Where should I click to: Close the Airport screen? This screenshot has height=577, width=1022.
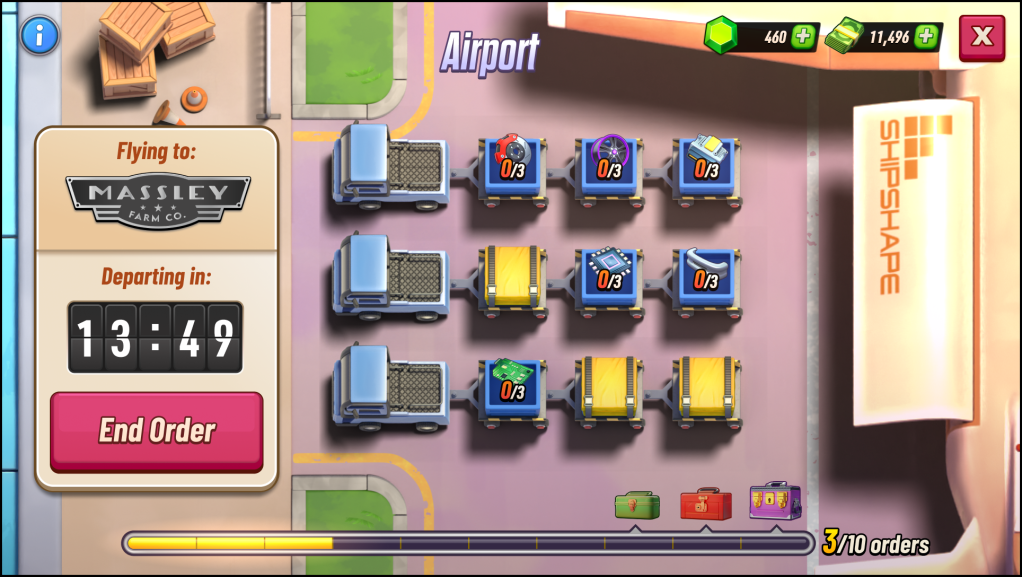click(x=982, y=37)
